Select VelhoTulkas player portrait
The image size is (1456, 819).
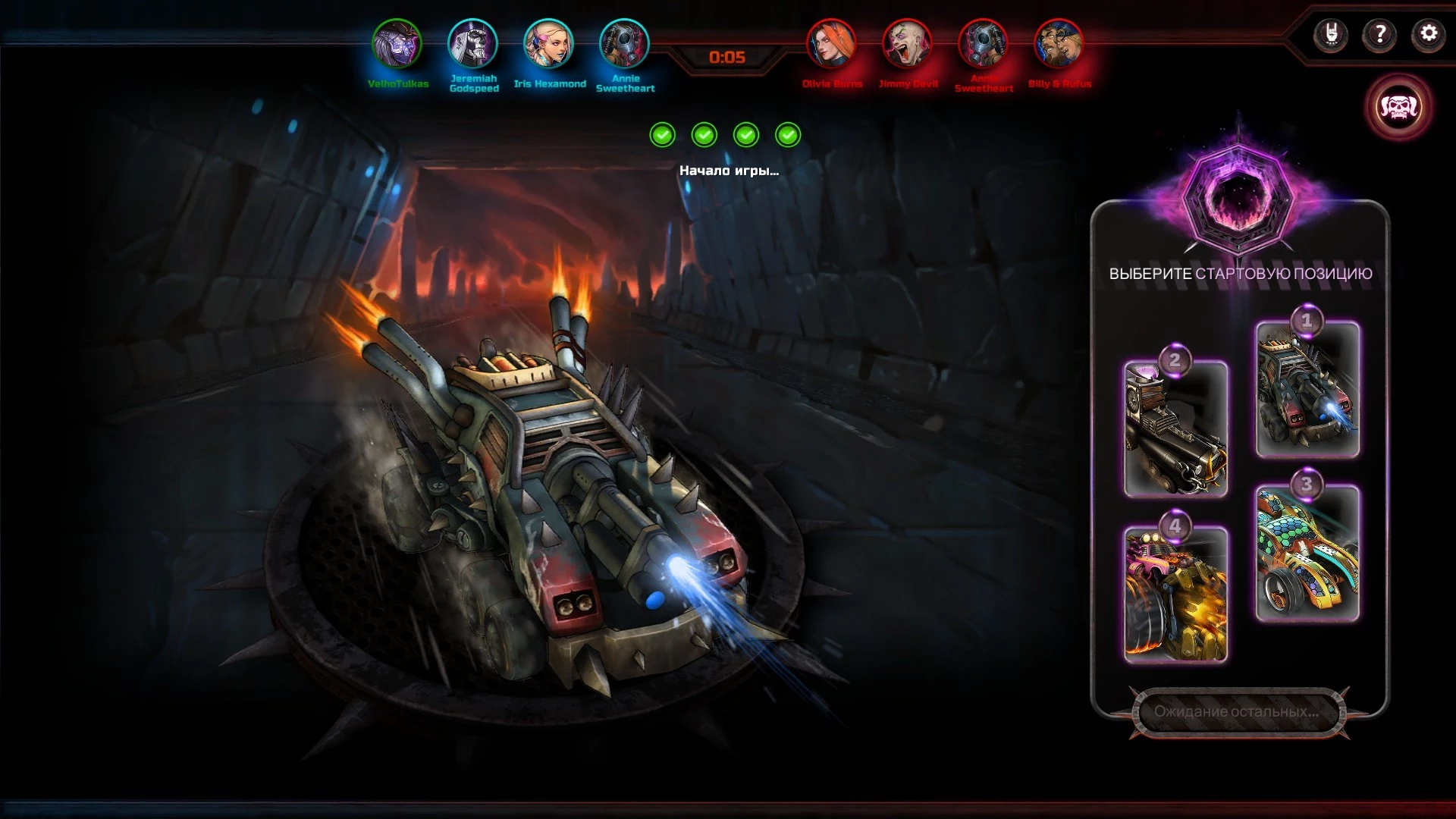point(397,44)
